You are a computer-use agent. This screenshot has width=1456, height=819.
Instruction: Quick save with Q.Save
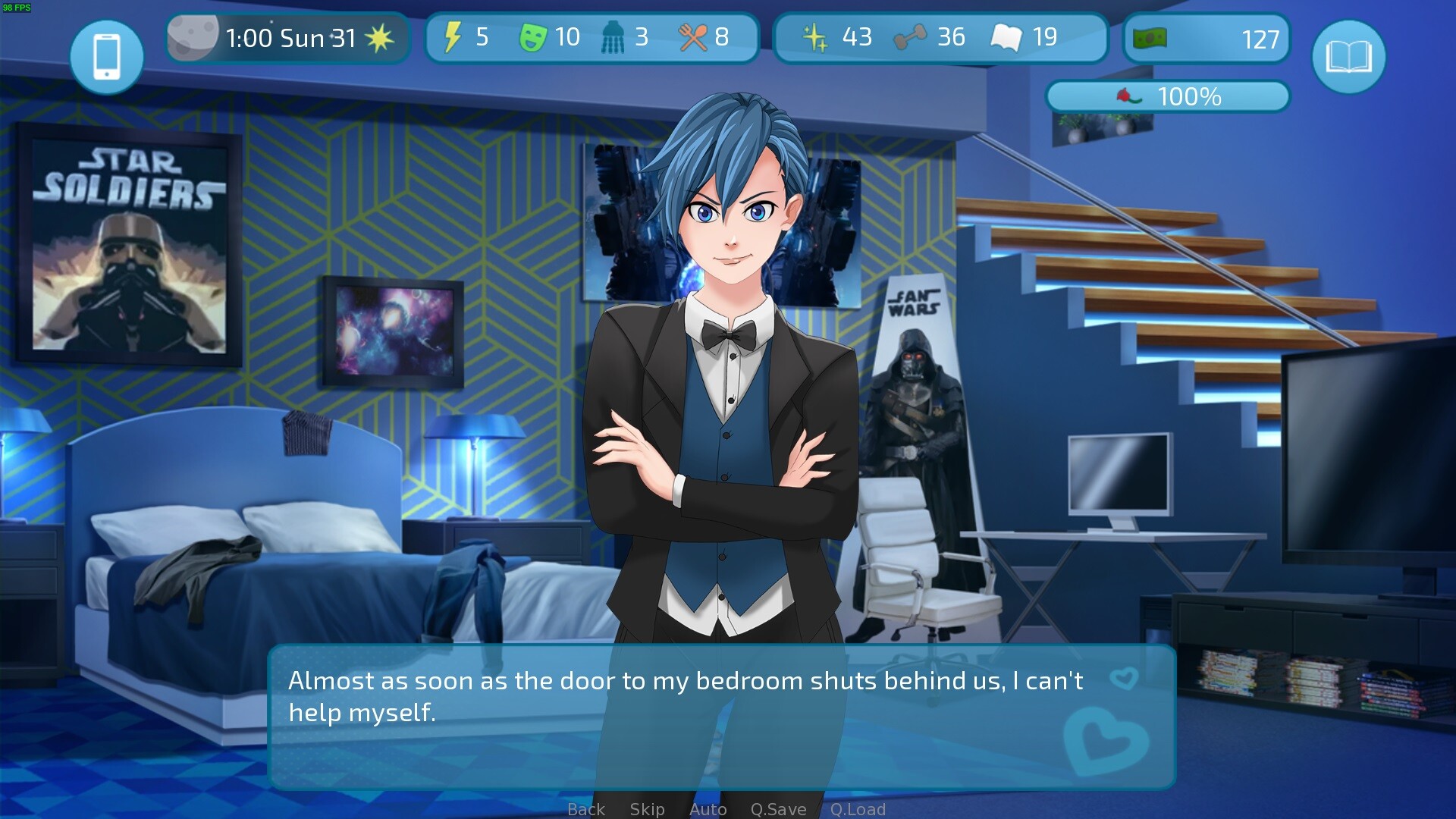point(778,809)
